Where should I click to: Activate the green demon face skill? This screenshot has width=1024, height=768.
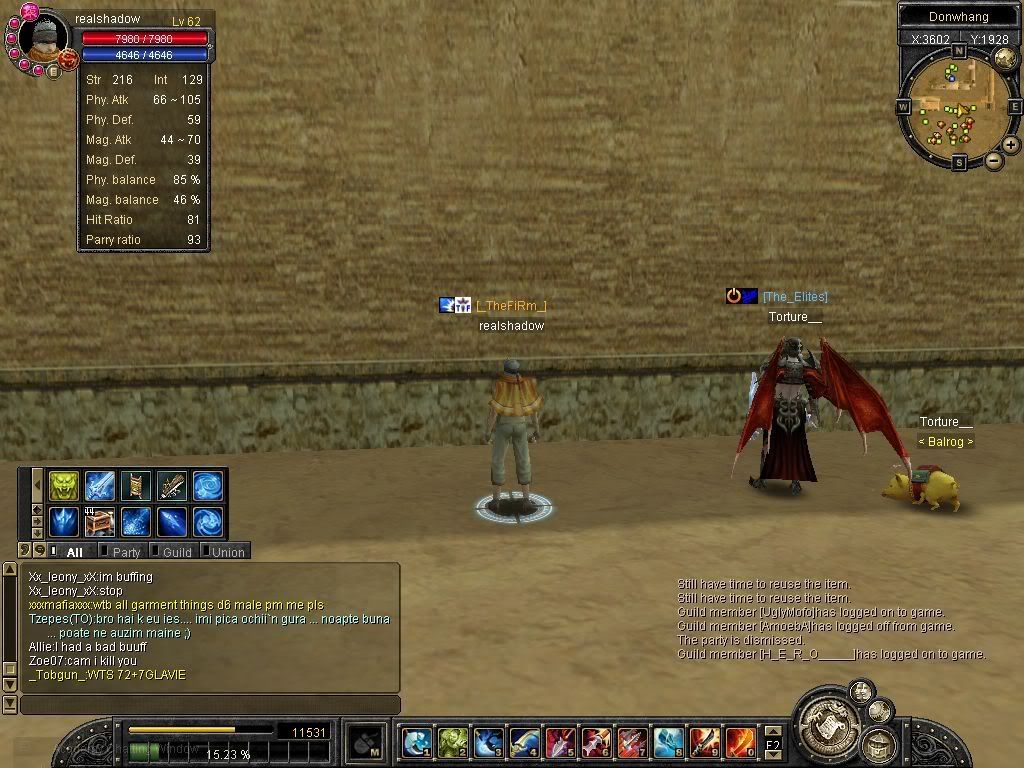pyautogui.click(x=64, y=486)
